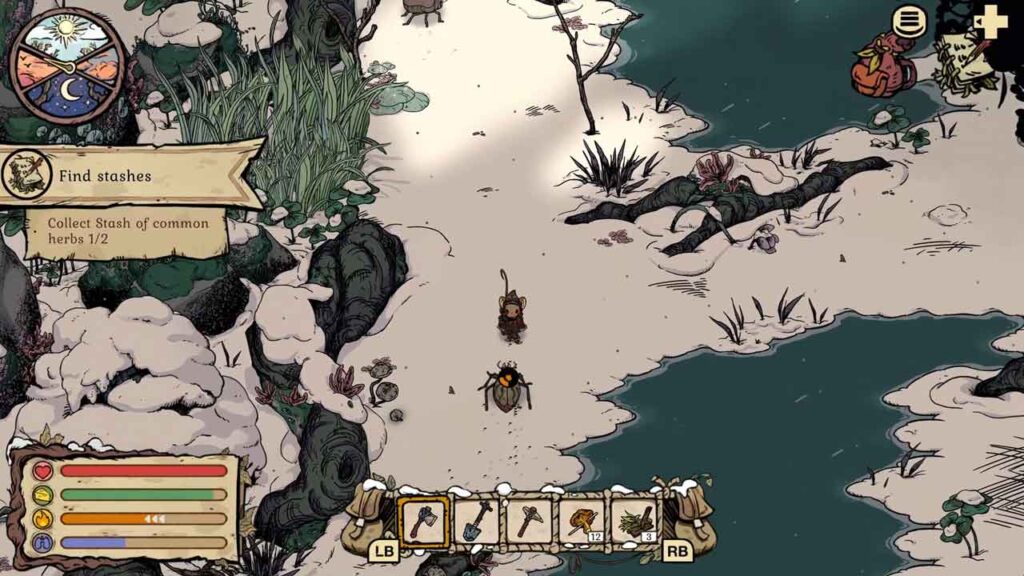The height and width of the screenshot is (576, 1024).
Task: Select the axe in the hotbar
Action: pyautogui.click(x=424, y=521)
